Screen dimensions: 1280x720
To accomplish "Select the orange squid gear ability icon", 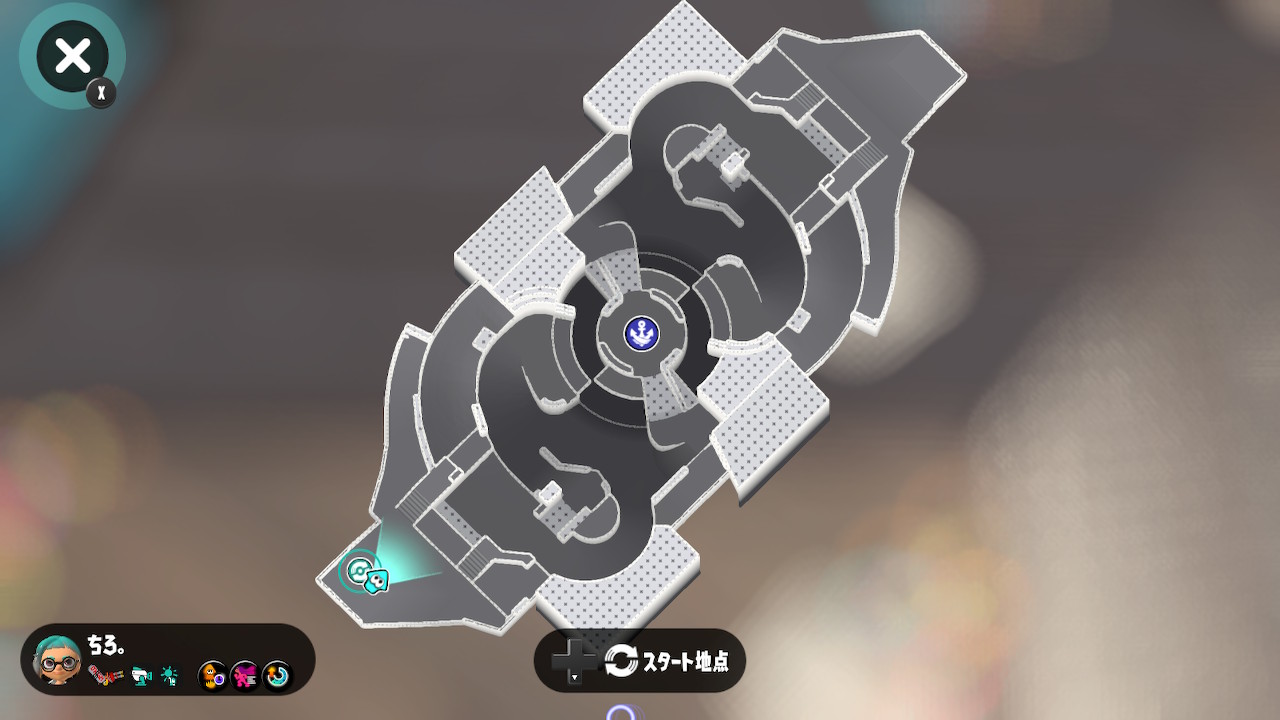I will point(213,677).
